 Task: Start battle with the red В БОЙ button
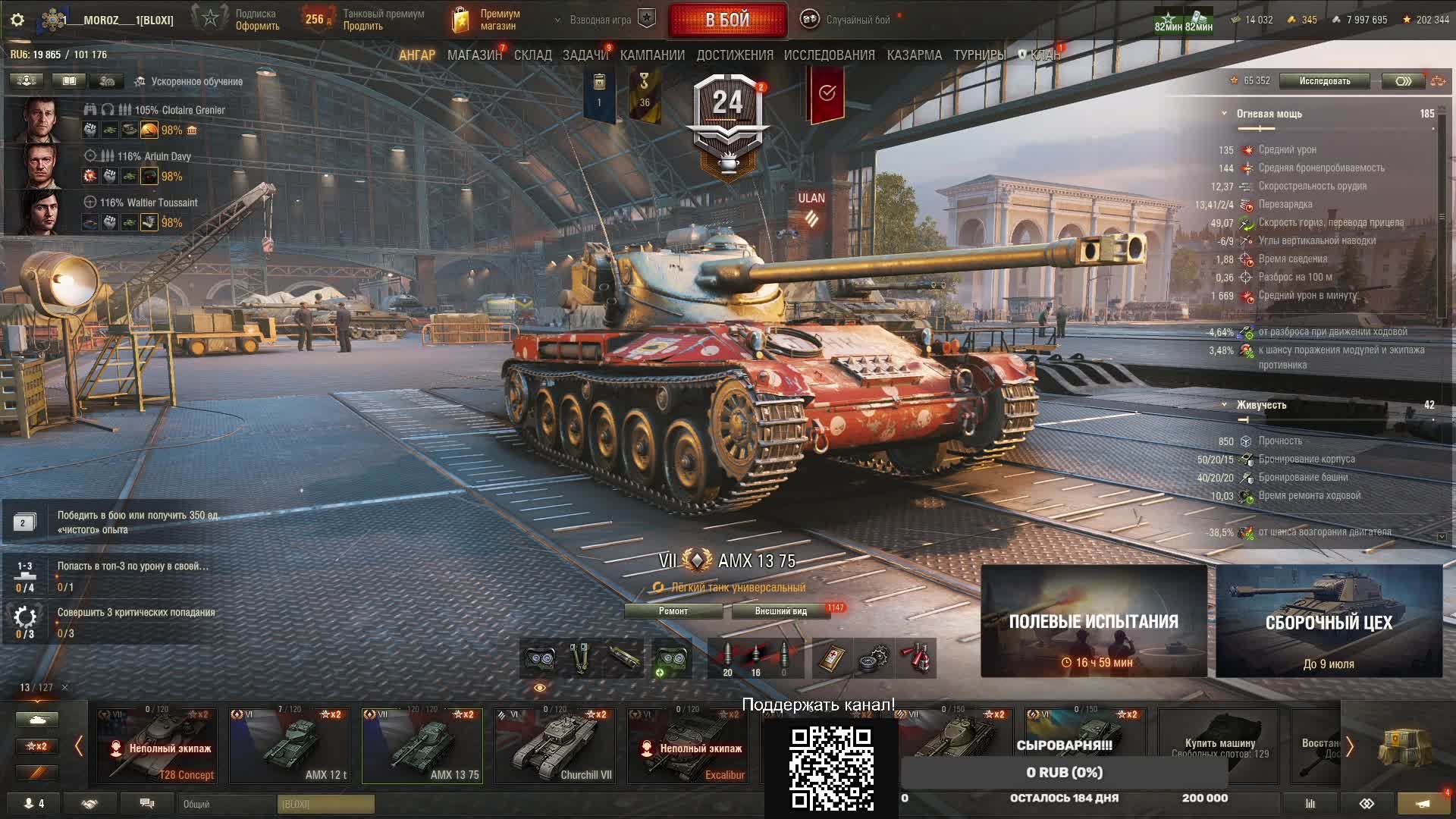pos(727,20)
